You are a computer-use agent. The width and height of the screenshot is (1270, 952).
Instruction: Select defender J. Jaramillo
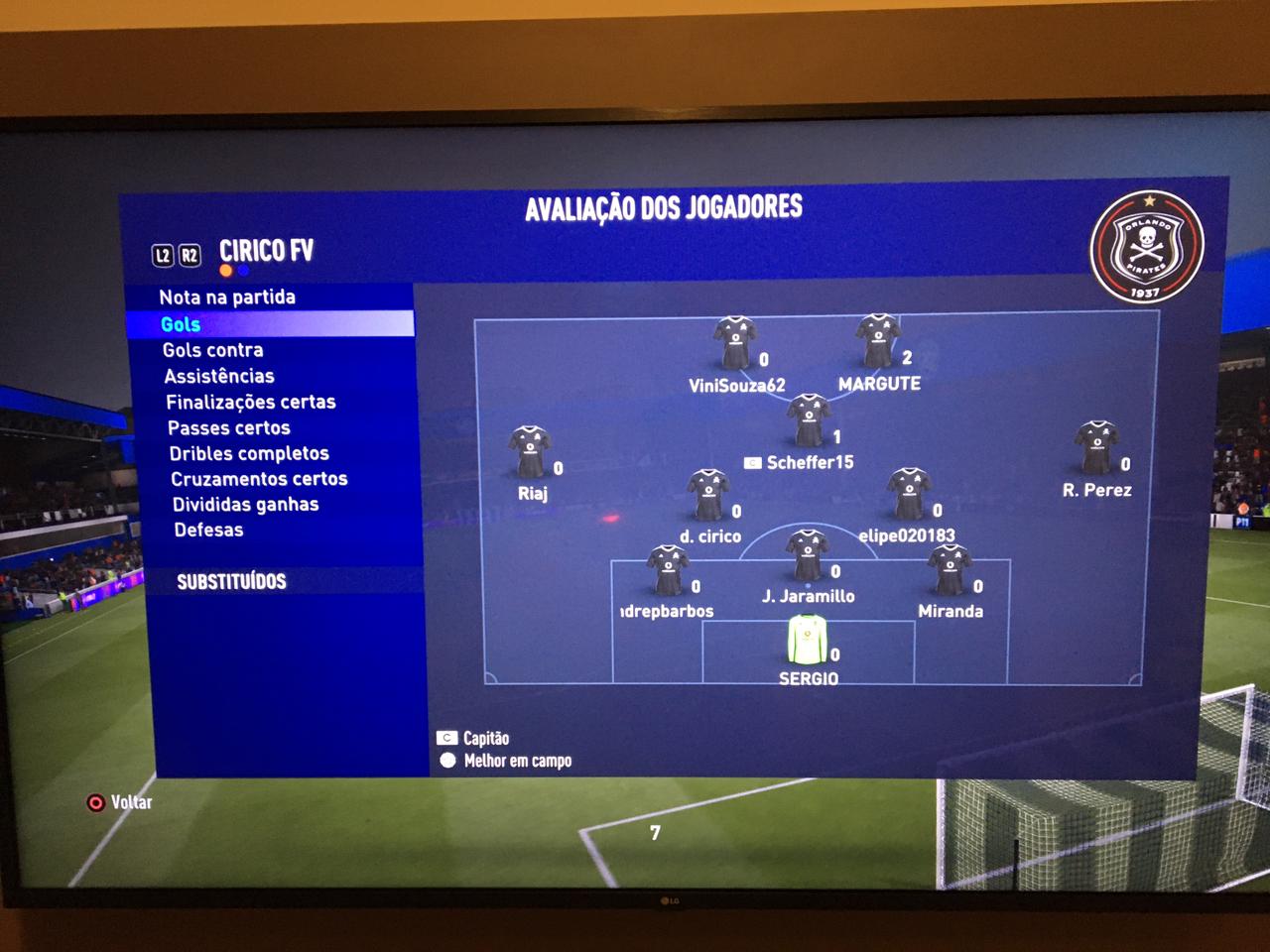[807, 555]
